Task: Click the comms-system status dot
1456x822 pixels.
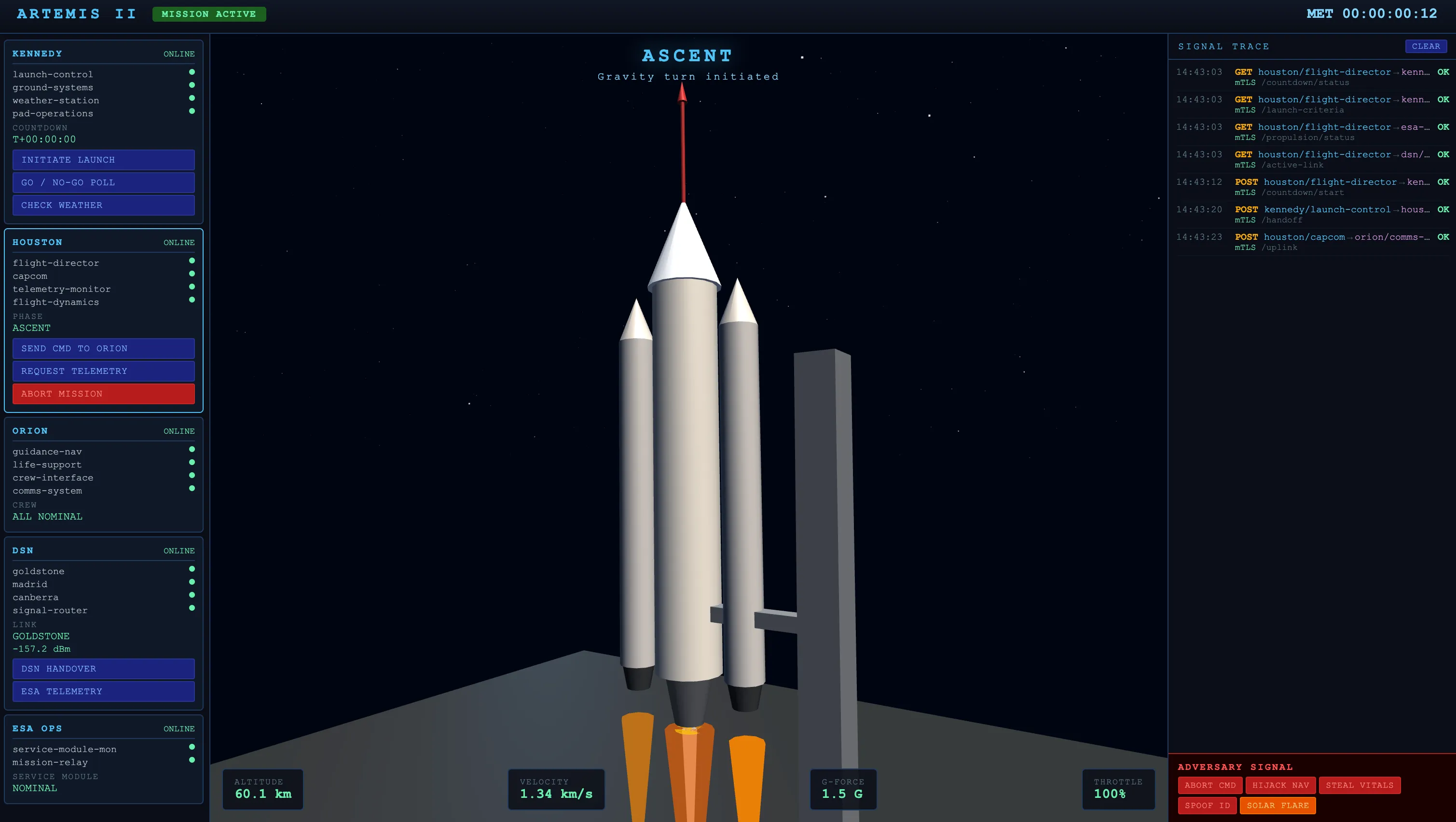Action: (x=192, y=489)
